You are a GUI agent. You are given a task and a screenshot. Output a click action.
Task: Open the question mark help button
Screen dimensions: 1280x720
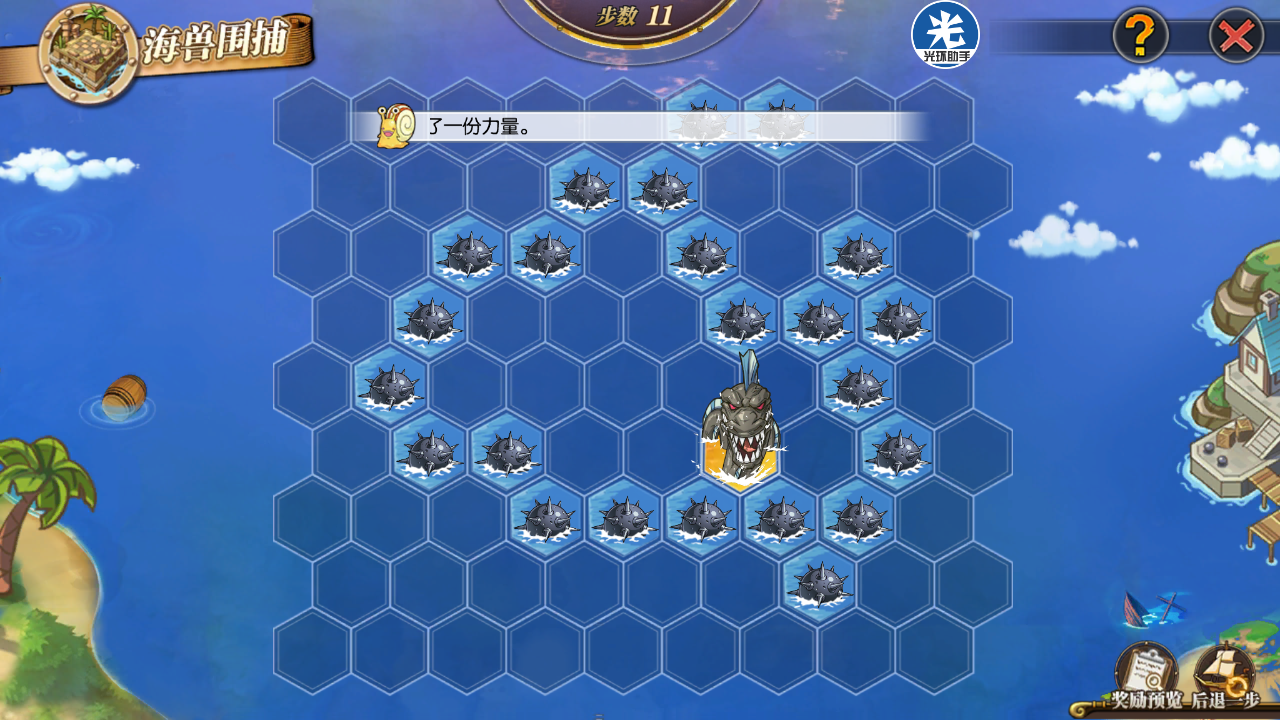pyautogui.click(x=1140, y=37)
